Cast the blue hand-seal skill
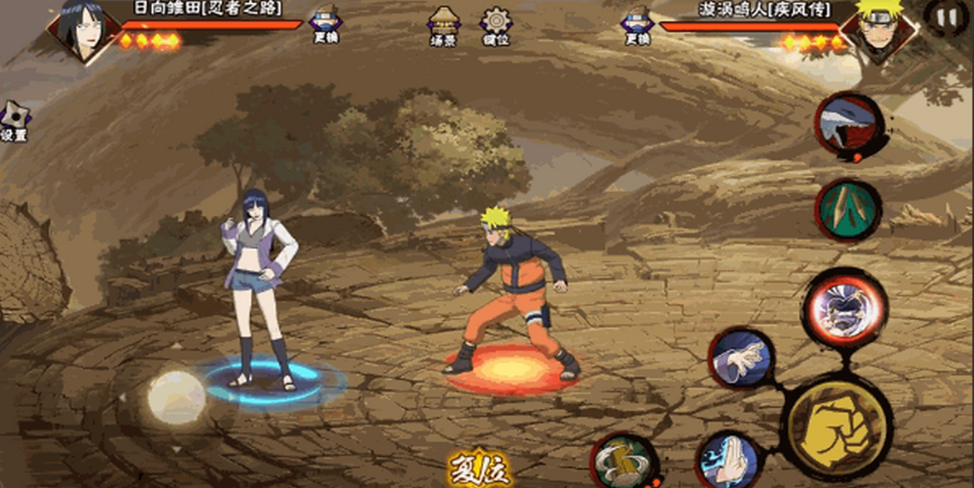974x488 pixels. point(727,460)
